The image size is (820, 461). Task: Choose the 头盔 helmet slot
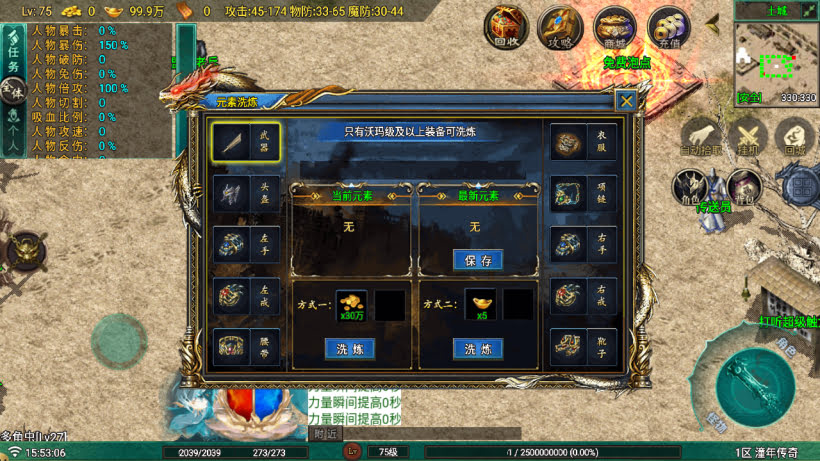tap(246, 194)
